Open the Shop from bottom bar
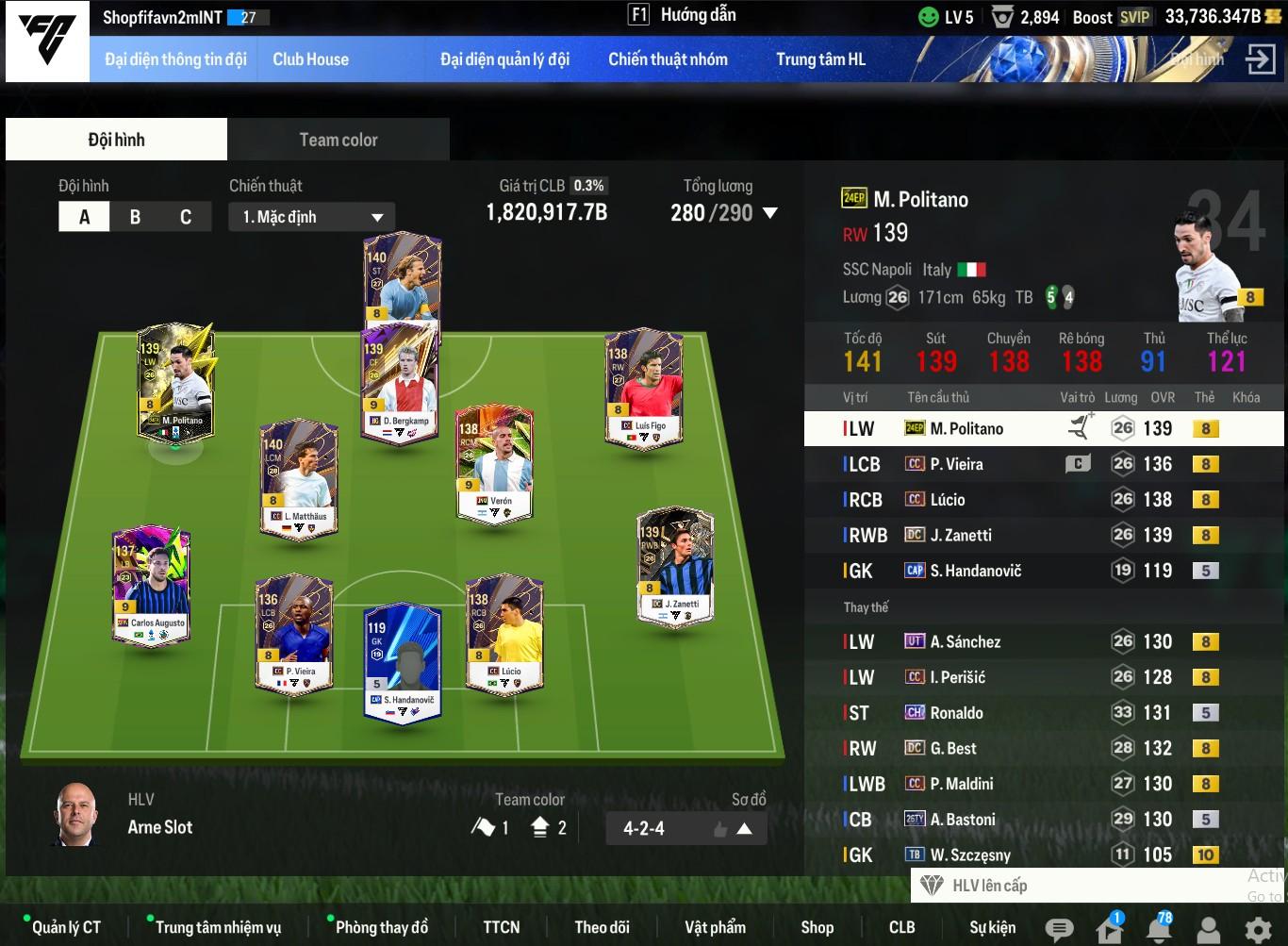 coord(817,927)
